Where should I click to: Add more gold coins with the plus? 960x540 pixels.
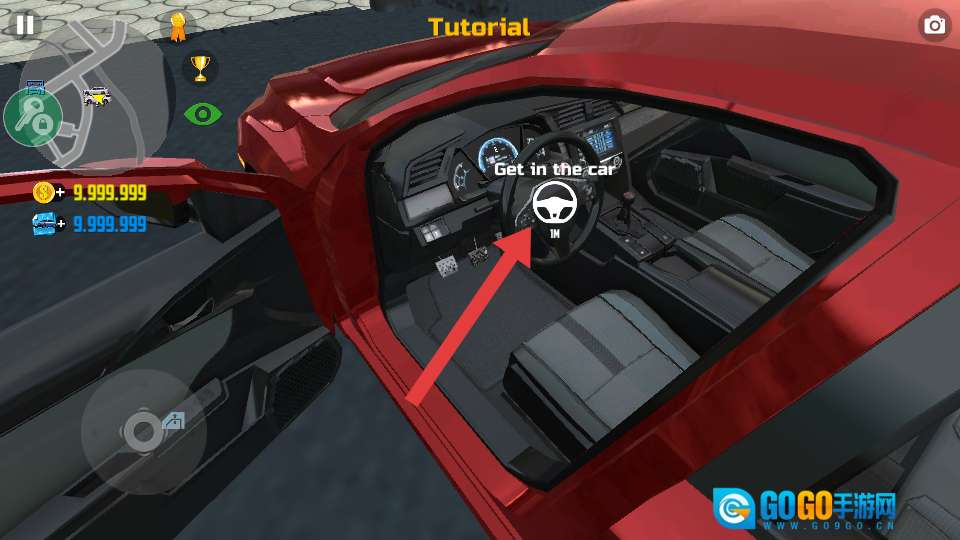[x=61, y=193]
